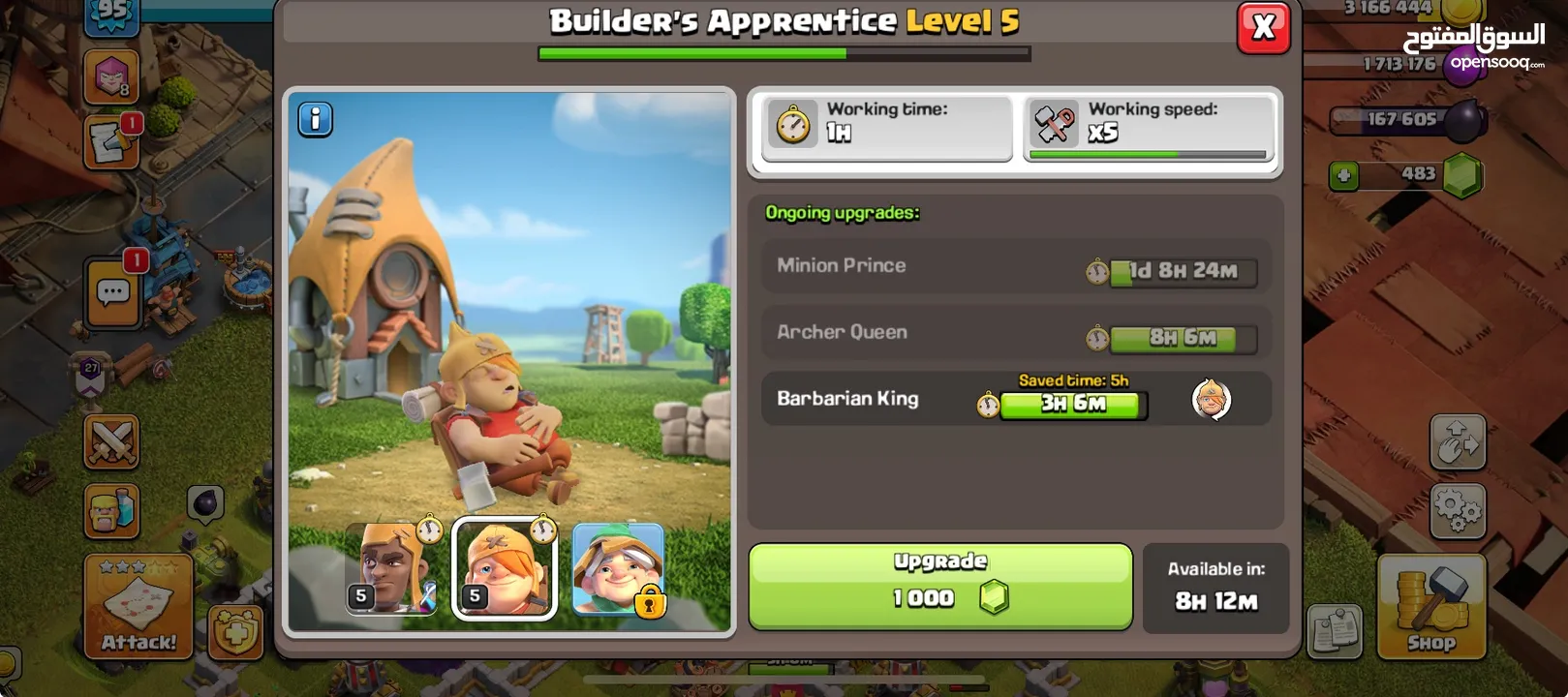Open the apprentice info panel
This screenshot has height=697, width=1568.
coord(315,119)
